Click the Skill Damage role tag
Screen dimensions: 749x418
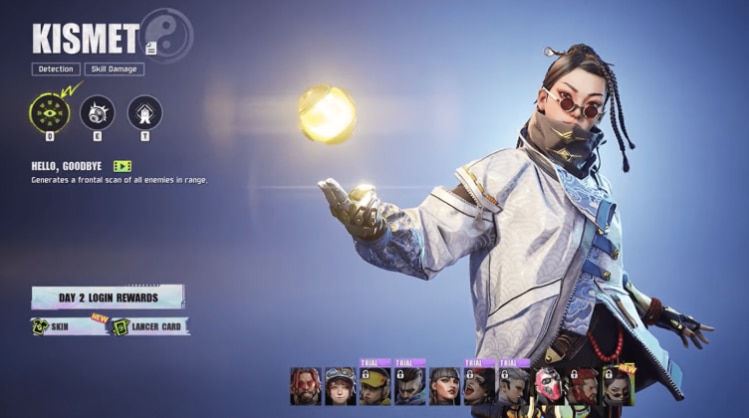click(x=114, y=70)
